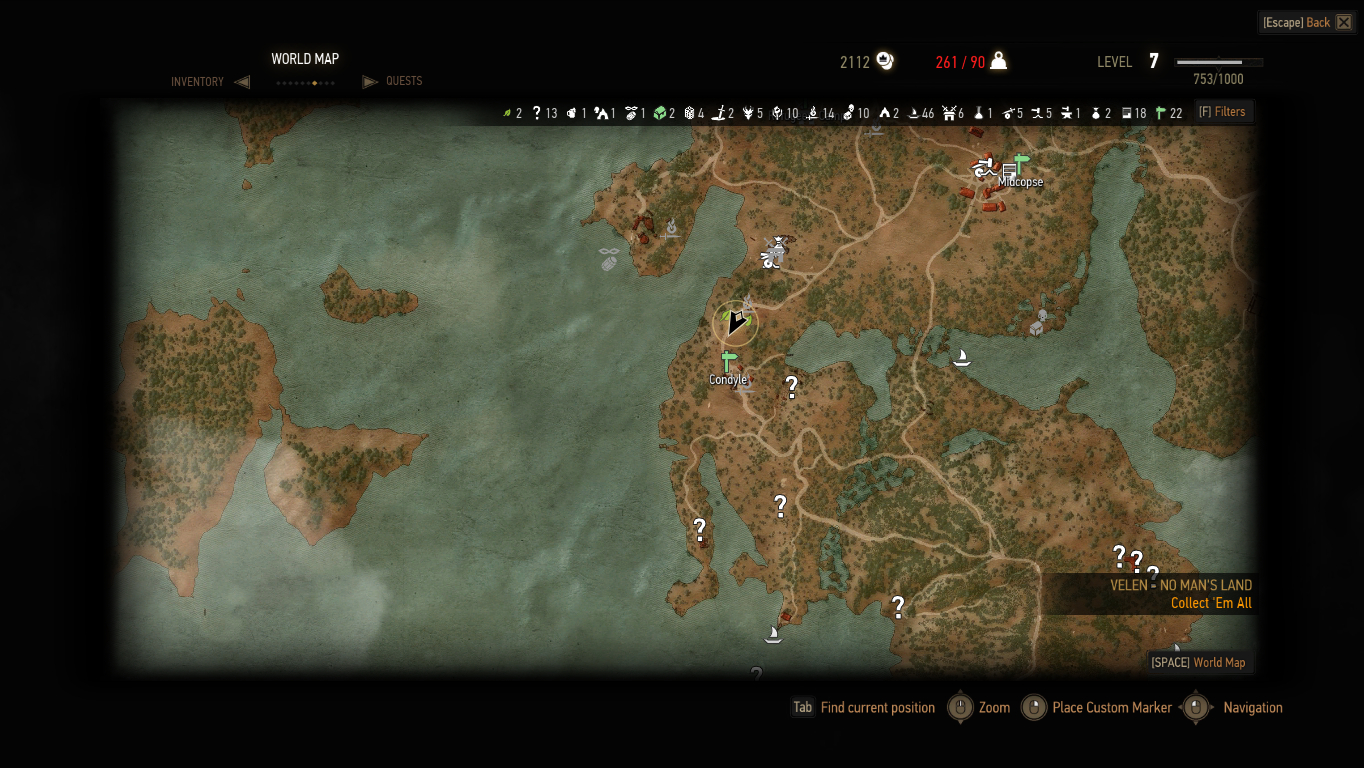Switch to the Quests panel
This screenshot has width=1364, height=768.
click(403, 81)
